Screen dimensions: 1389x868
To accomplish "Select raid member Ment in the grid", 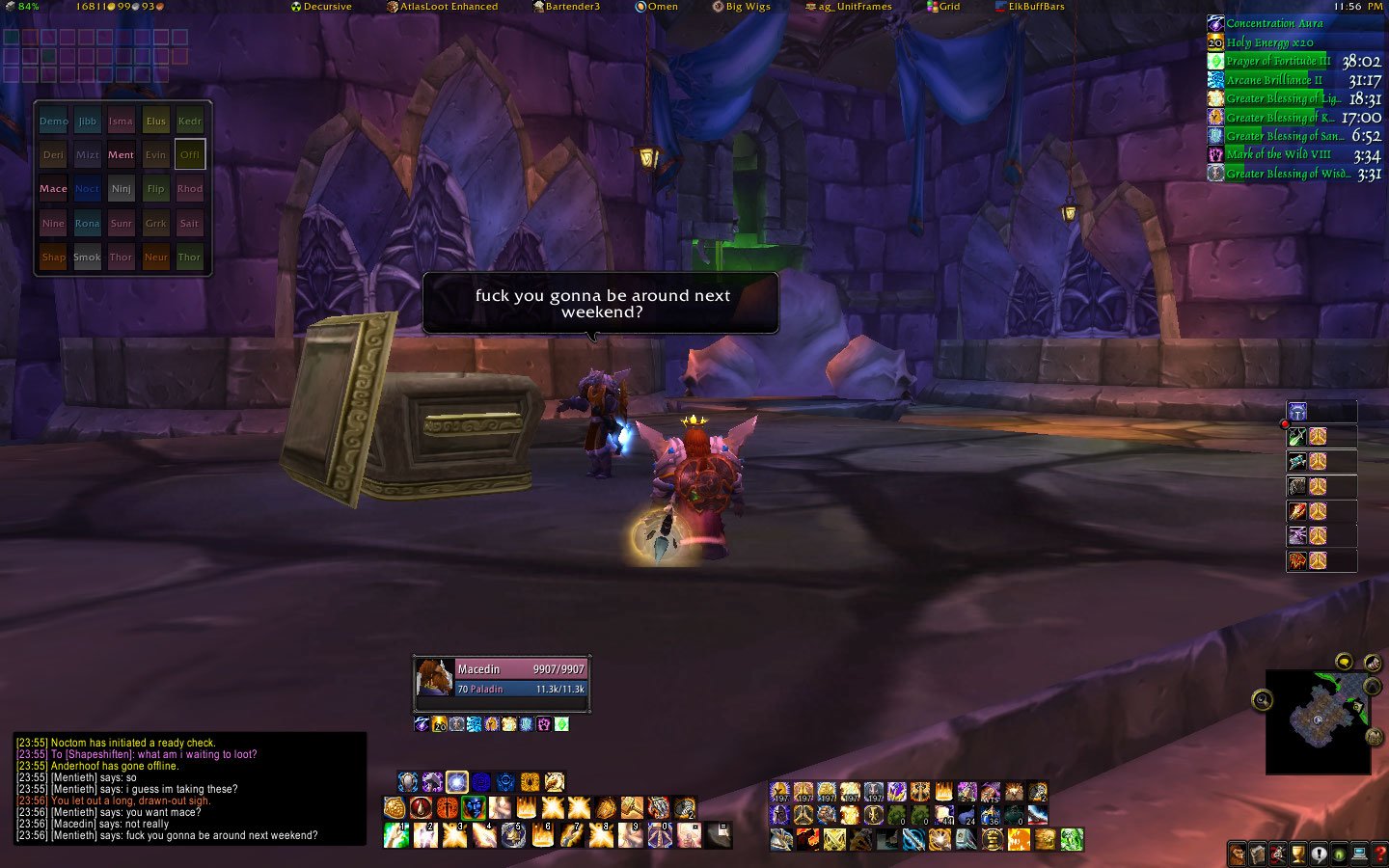I will tap(122, 155).
